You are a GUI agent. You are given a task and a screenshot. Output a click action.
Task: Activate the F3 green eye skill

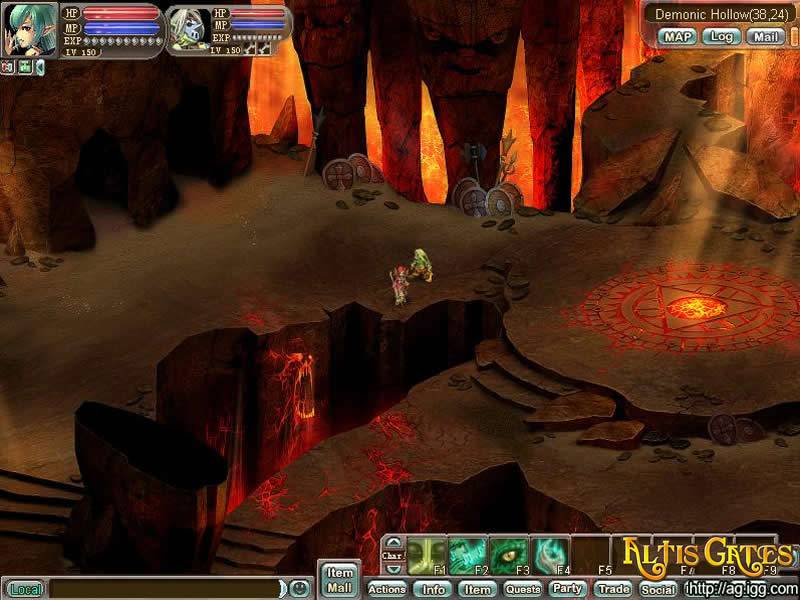pos(507,555)
